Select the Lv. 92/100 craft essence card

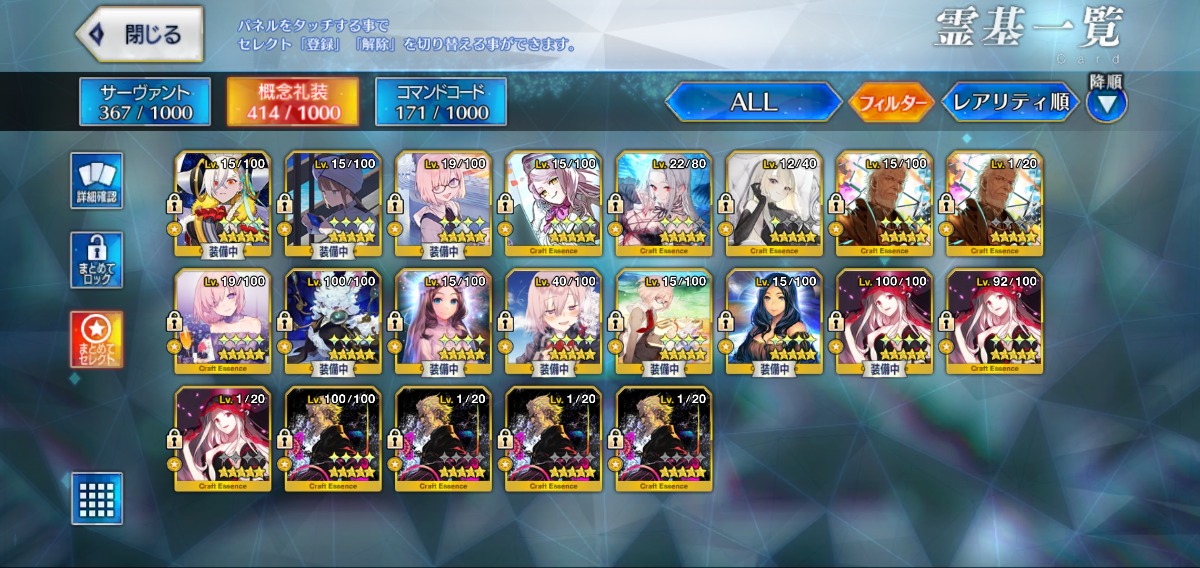[x=994, y=322]
